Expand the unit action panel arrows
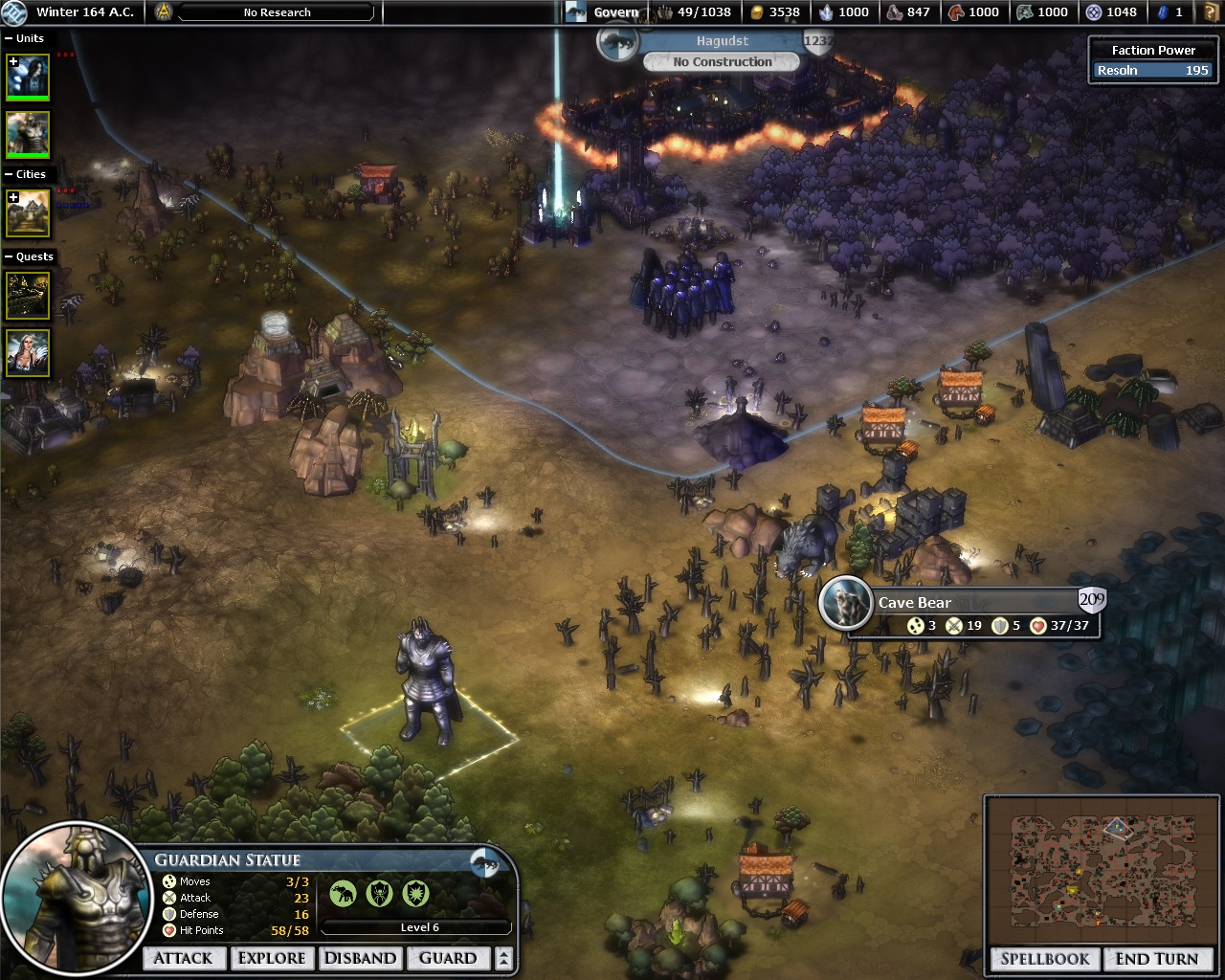This screenshot has width=1225, height=980. pyautogui.click(x=503, y=958)
